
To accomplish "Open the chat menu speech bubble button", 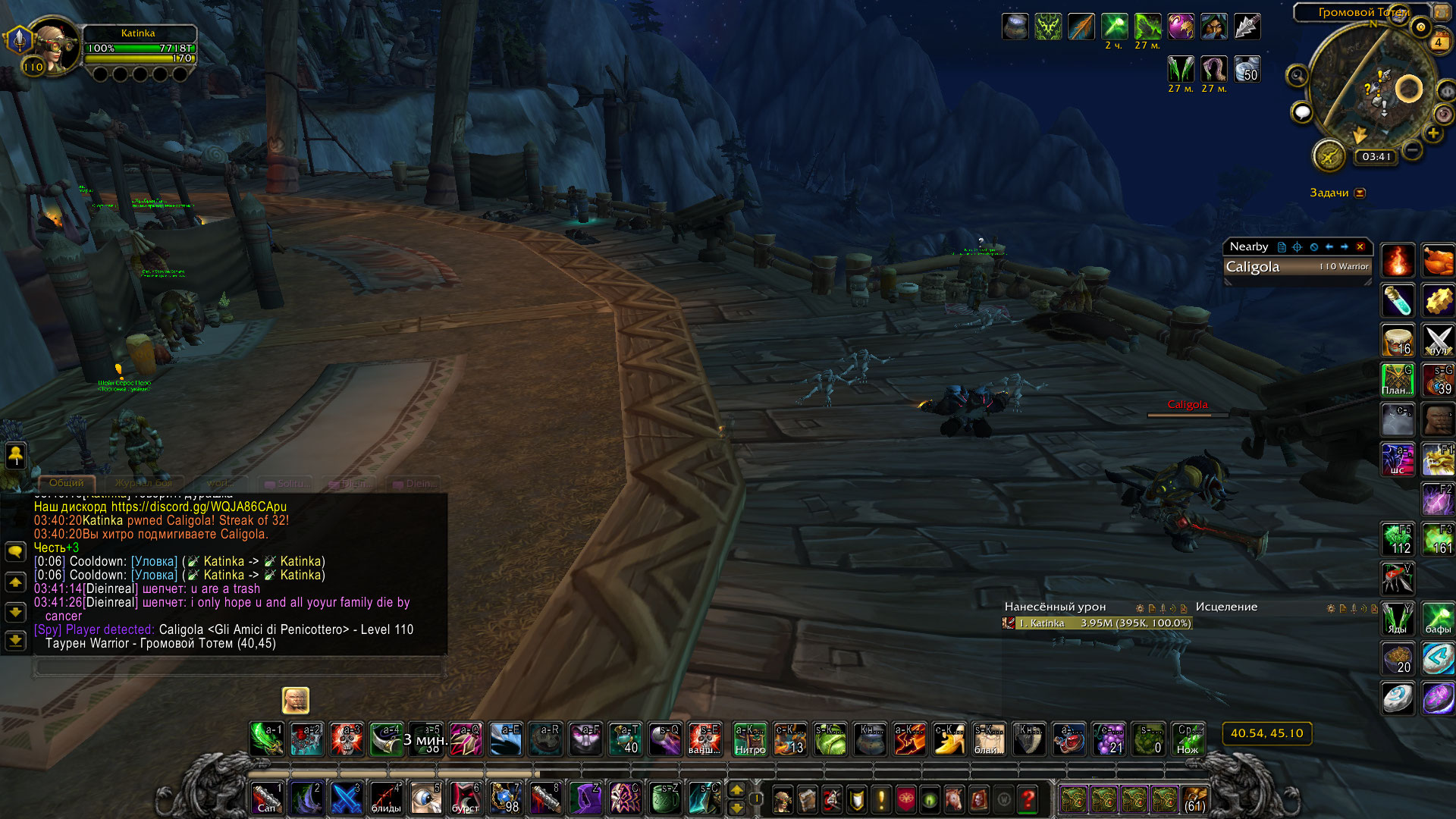I will tap(15, 551).
